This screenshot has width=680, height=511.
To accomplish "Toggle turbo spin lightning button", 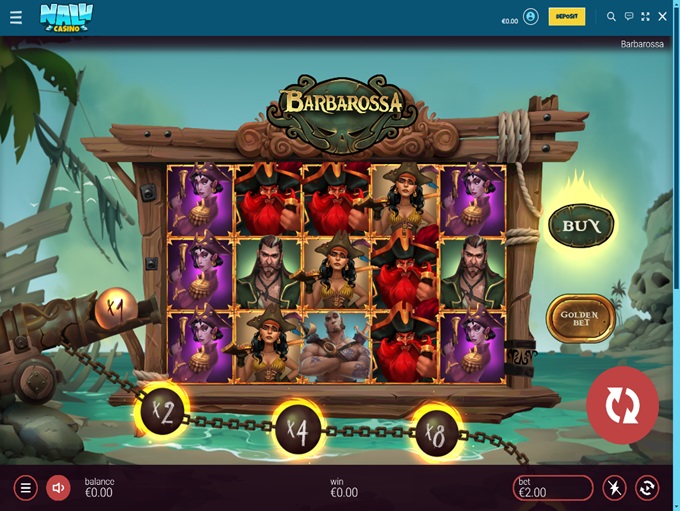I will 614,488.
